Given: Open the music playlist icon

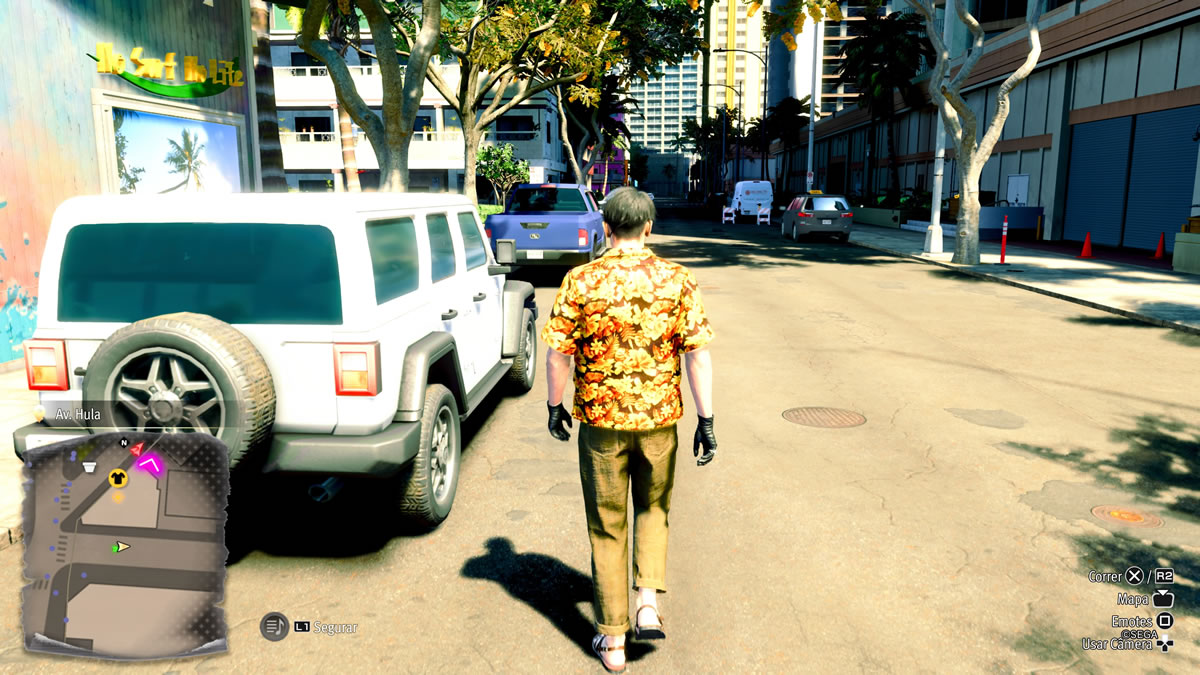Looking at the screenshot, I should (x=274, y=627).
